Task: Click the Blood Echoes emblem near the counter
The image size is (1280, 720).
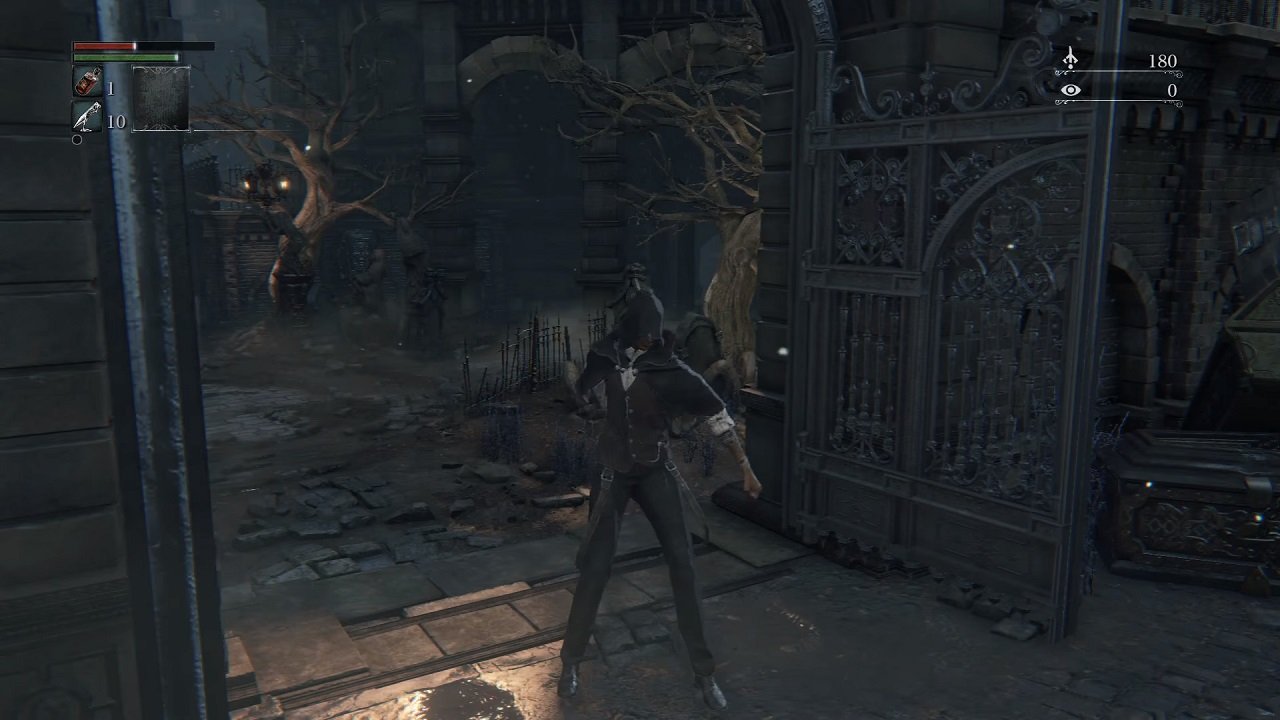Action: click(1070, 58)
